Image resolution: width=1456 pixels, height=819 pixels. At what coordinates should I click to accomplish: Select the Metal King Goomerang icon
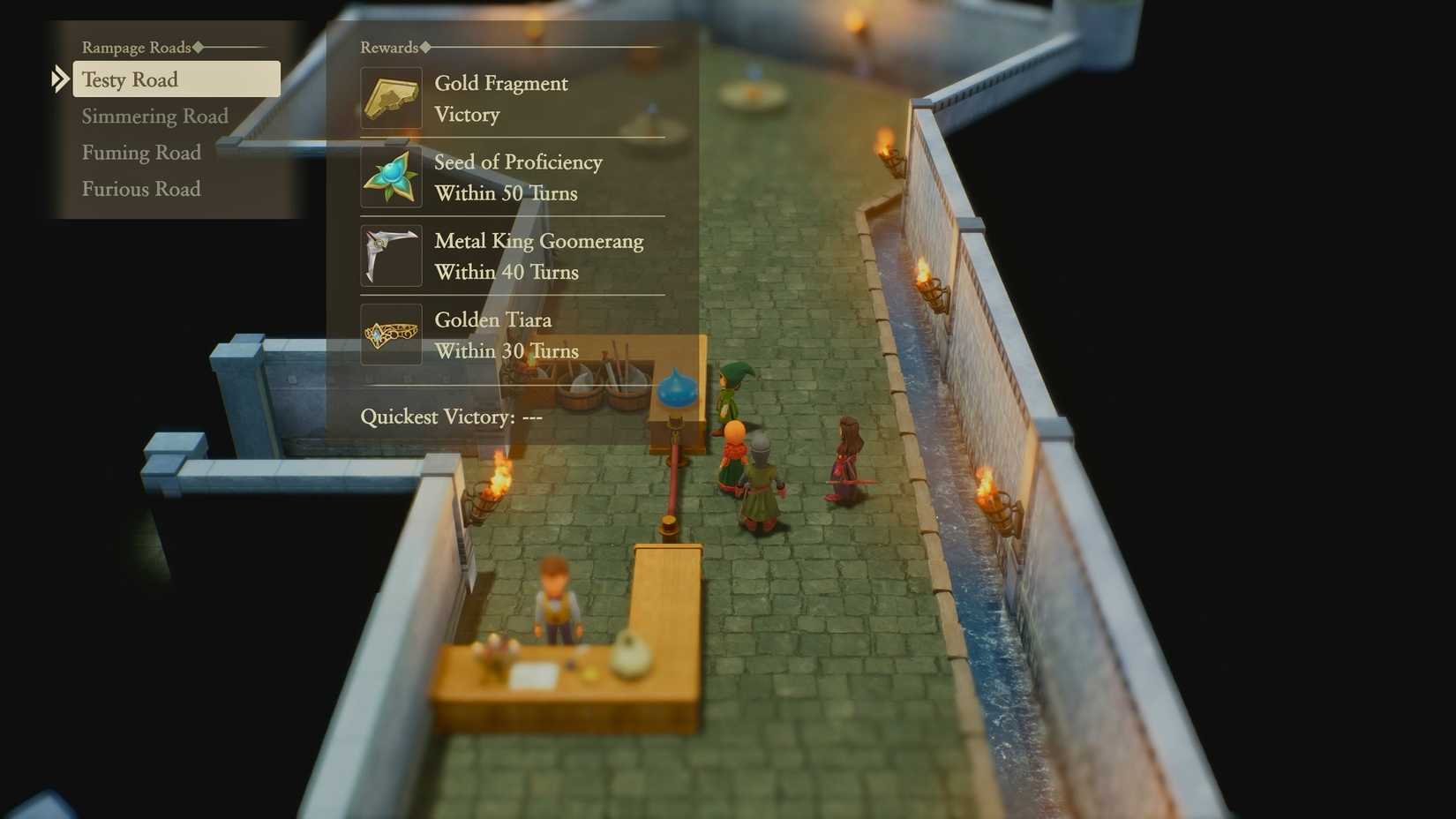(390, 255)
